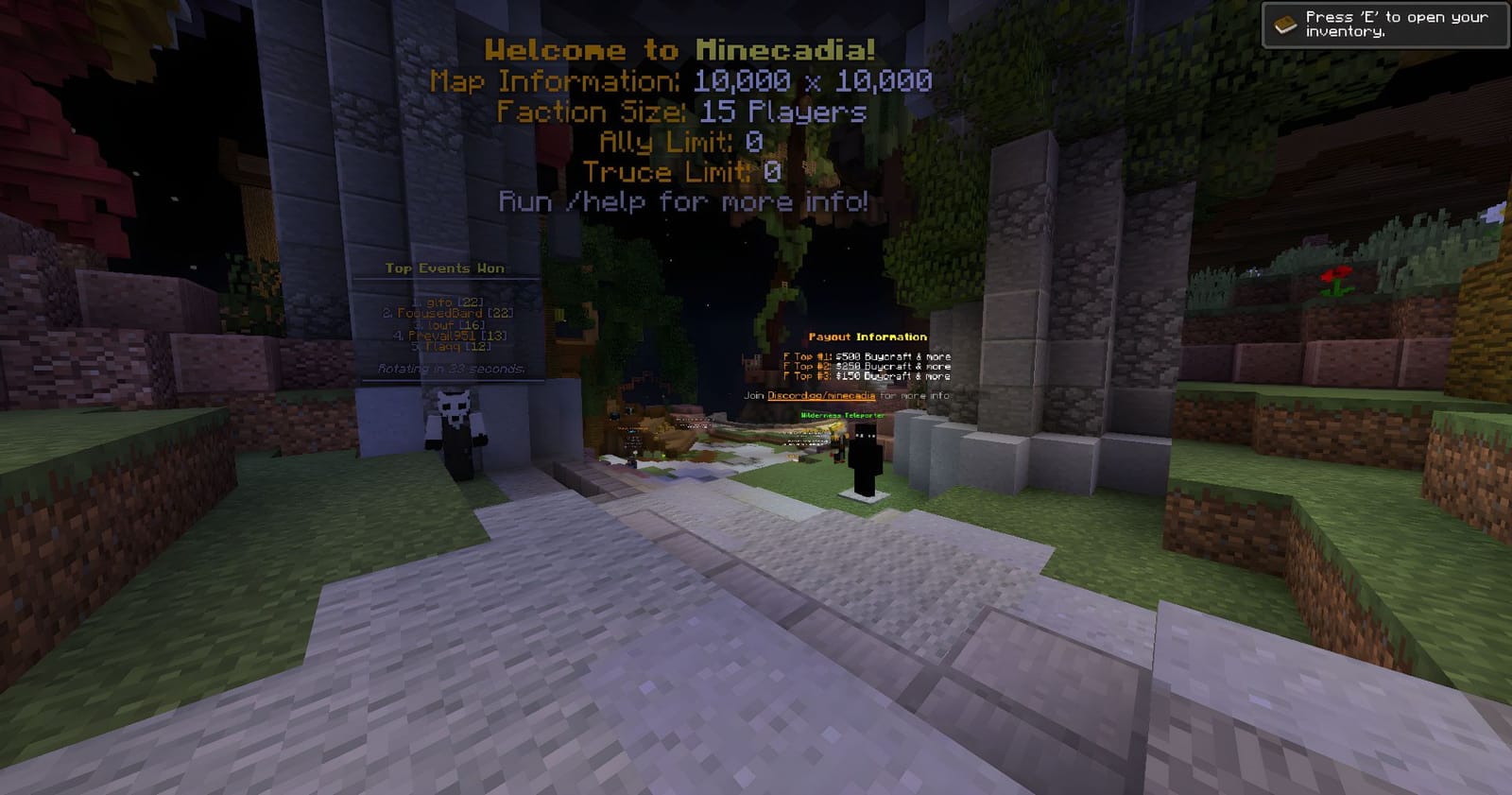Click the Payout Information header
The width and height of the screenshot is (1512, 795).
(x=869, y=336)
